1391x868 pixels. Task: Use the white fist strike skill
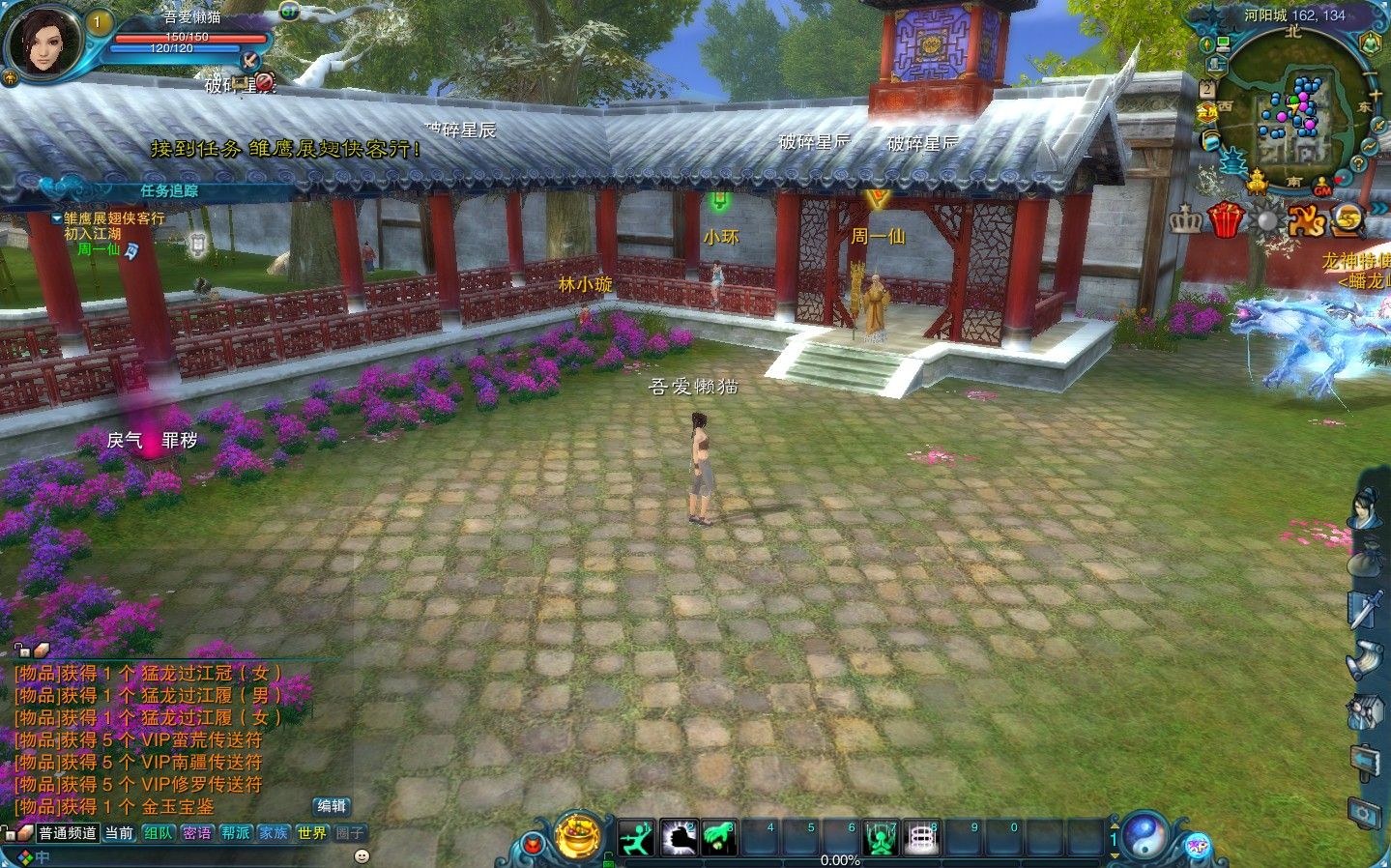click(679, 837)
